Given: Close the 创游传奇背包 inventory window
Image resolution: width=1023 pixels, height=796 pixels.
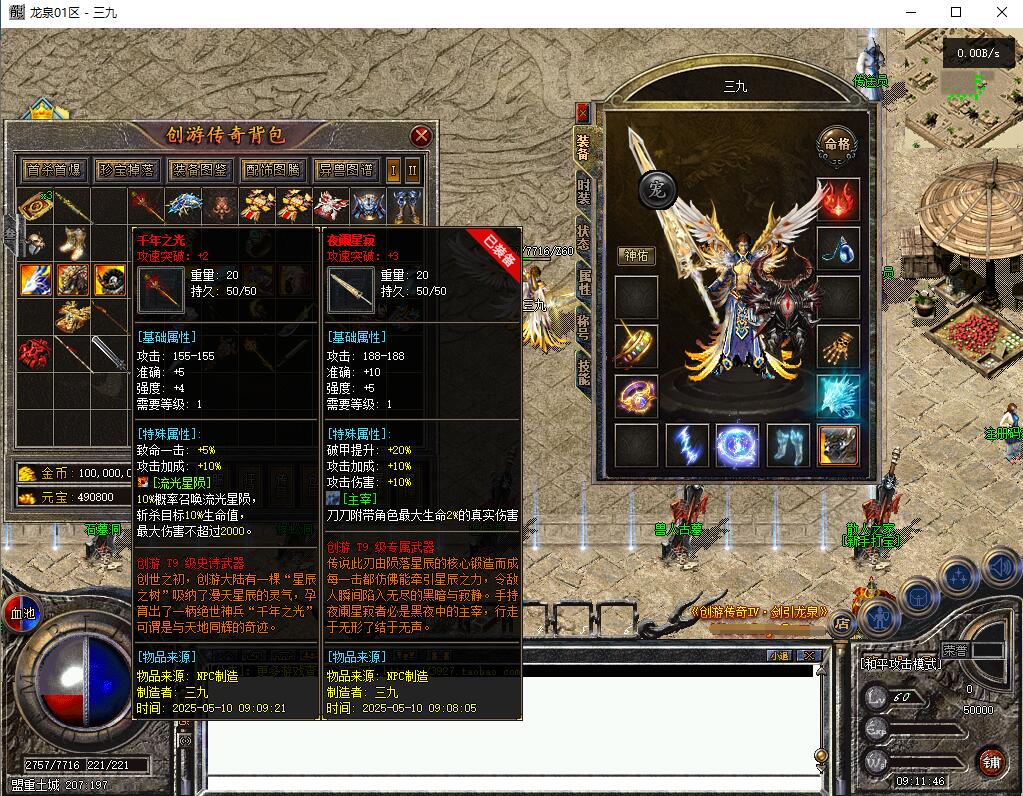Looking at the screenshot, I should point(422,135).
